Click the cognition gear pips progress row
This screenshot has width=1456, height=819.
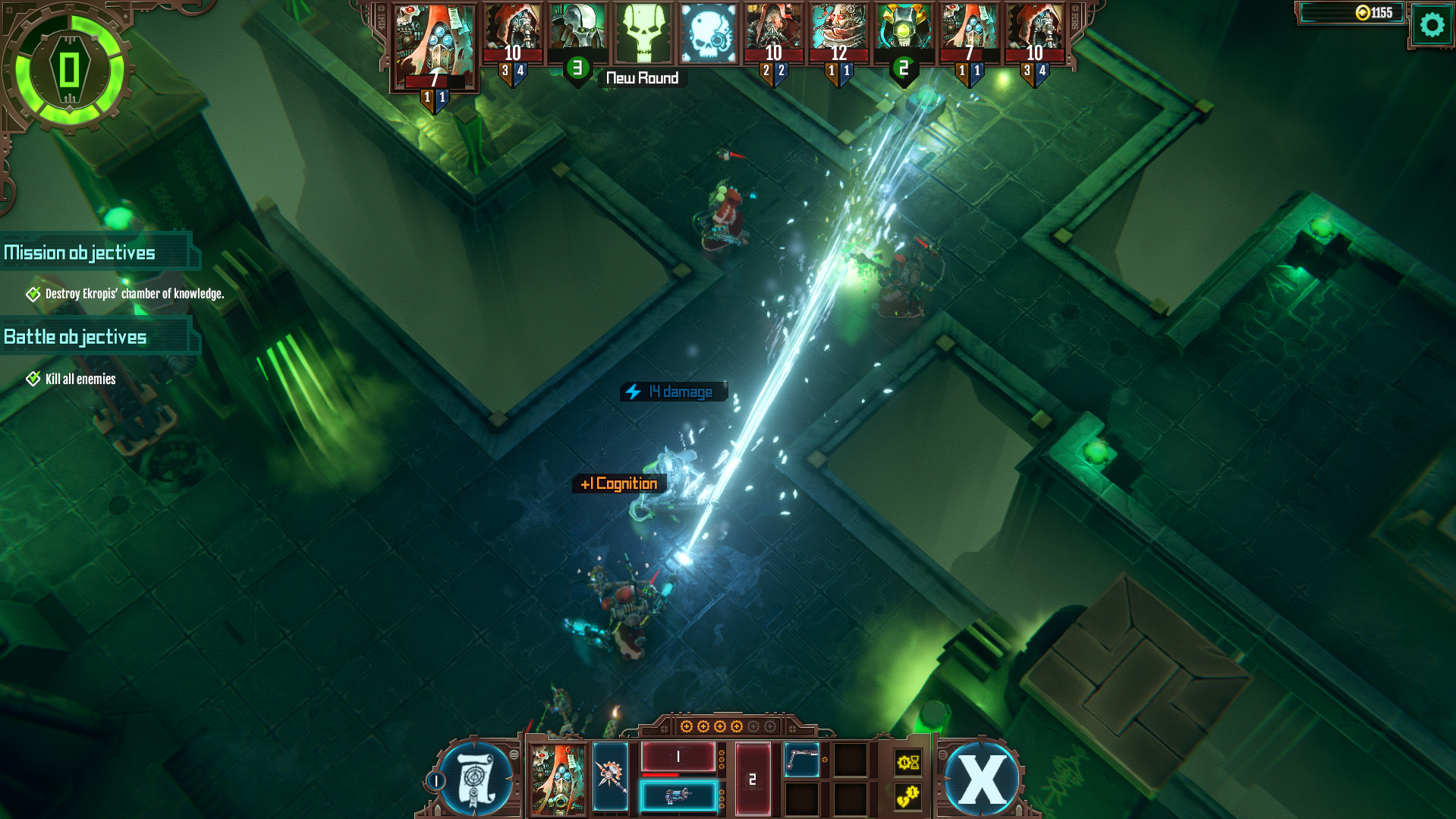point(726,726)
